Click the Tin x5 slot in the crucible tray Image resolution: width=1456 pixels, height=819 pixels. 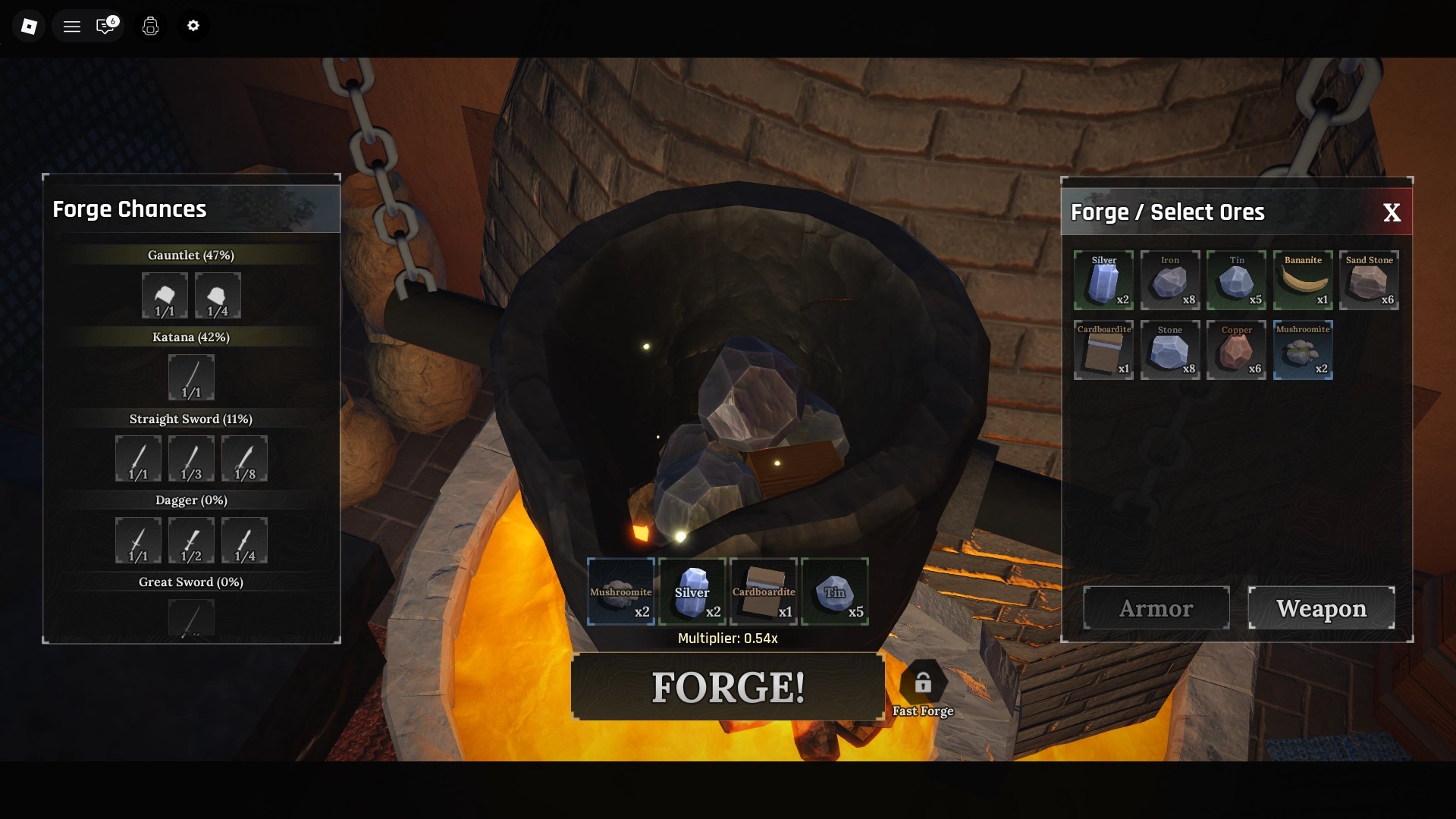point(834,591)
